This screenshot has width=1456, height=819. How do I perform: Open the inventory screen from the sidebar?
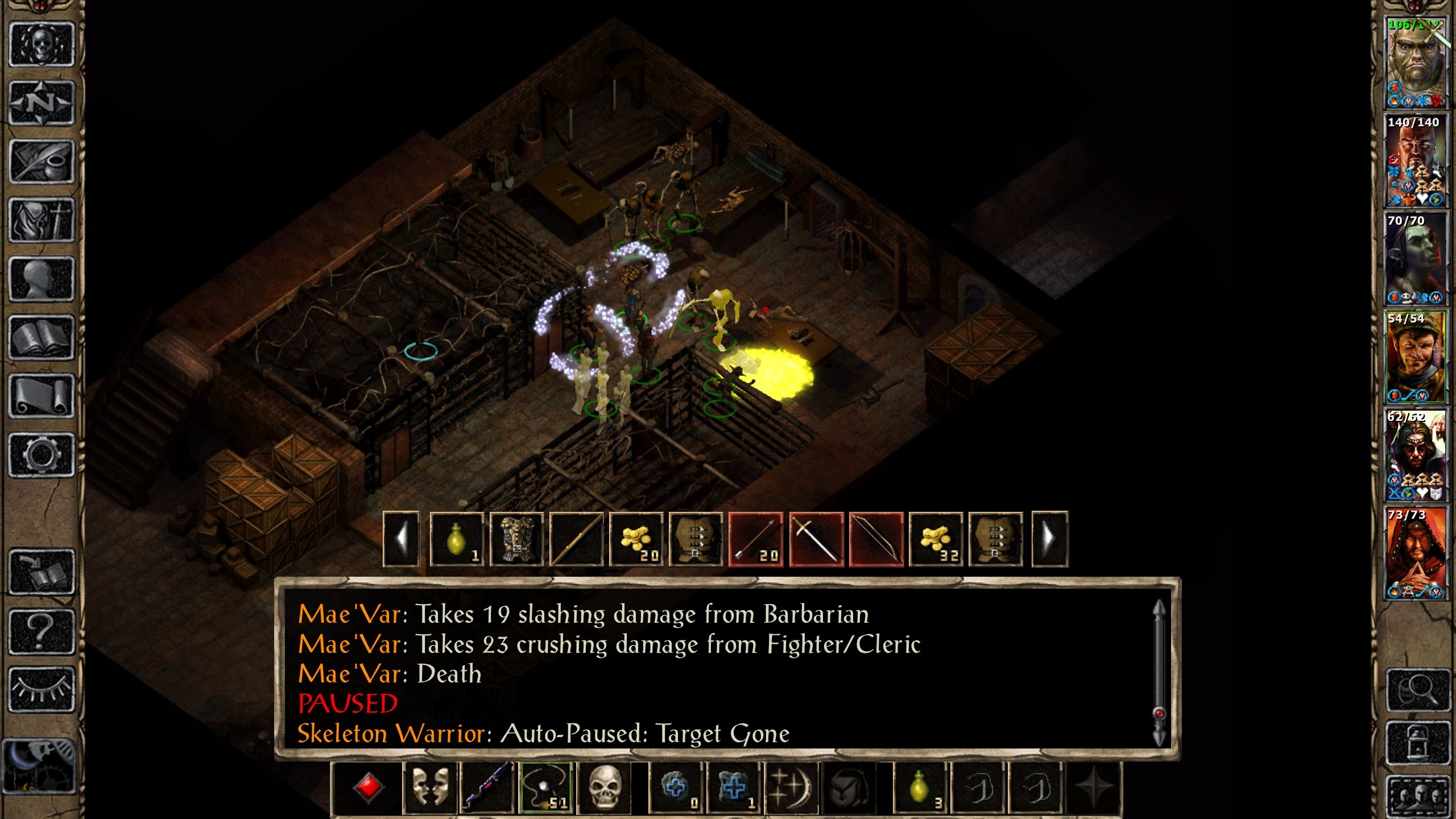[x=42, y=220]
